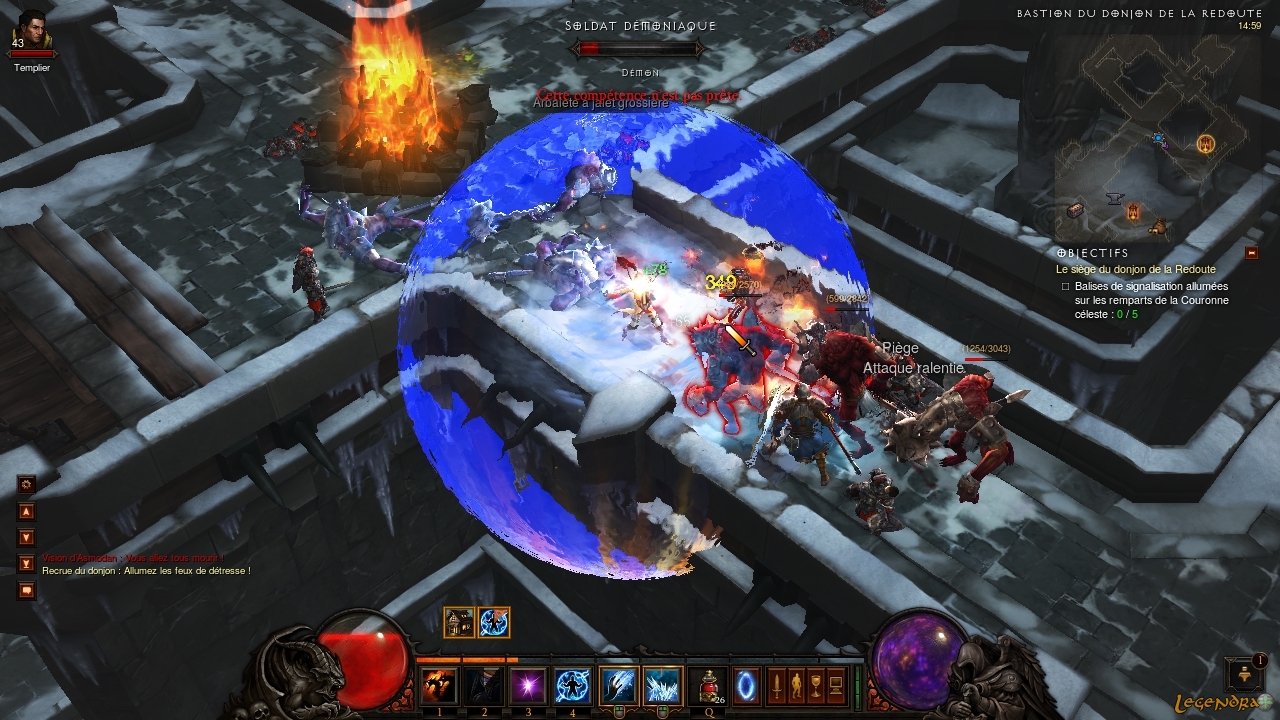Click the house buff icon above the skill bar
The image size is (1280, 720).
coord(460,622)
